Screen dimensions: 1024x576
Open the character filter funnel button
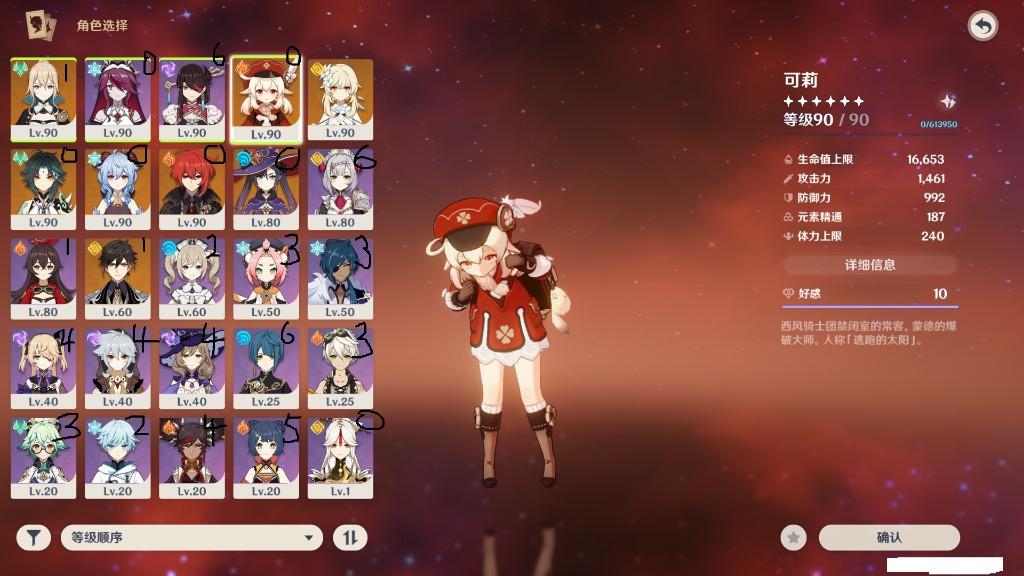[33, 538]
